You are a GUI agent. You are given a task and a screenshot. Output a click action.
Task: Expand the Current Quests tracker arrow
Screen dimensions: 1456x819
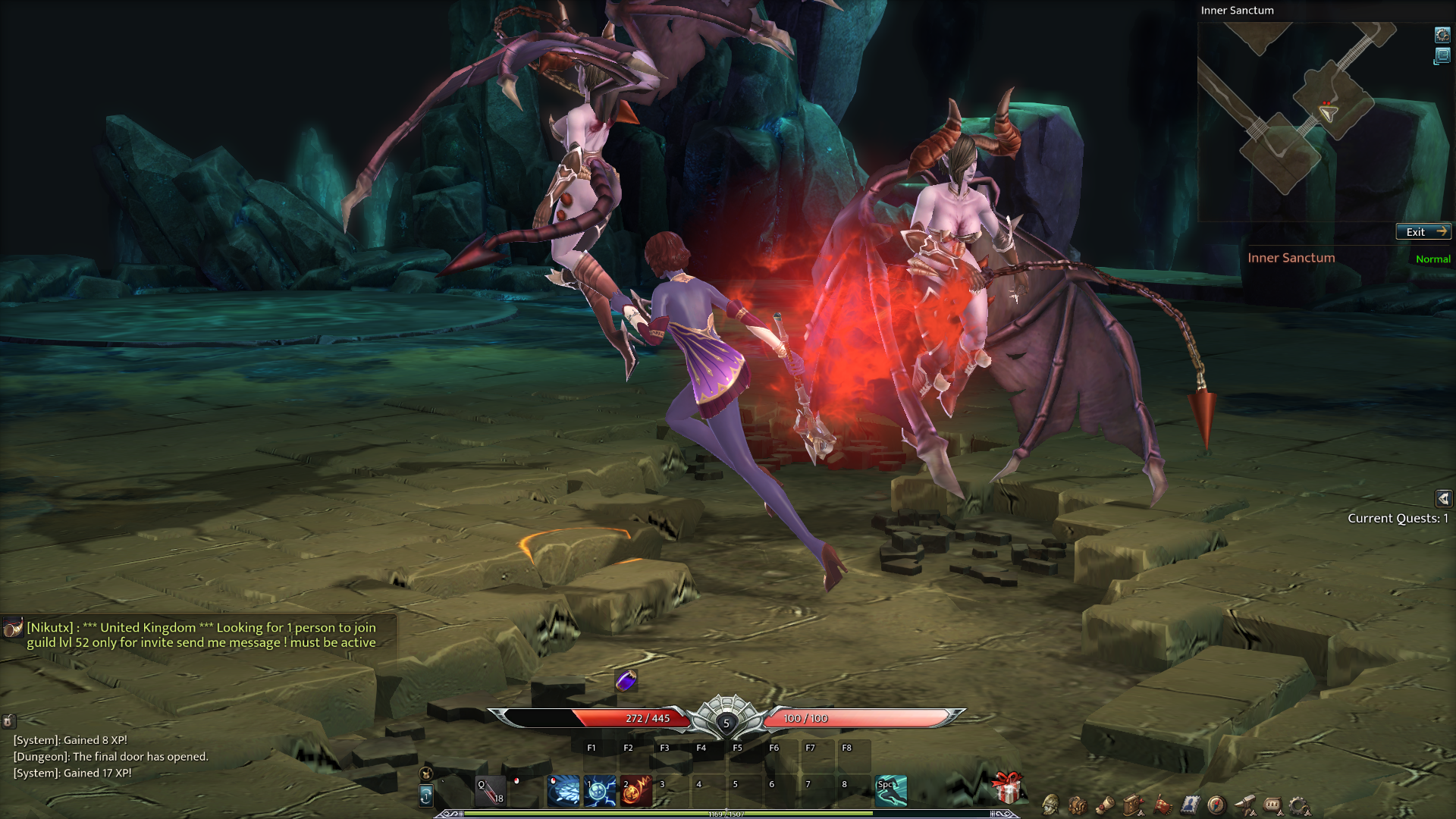coord(1443,498)
